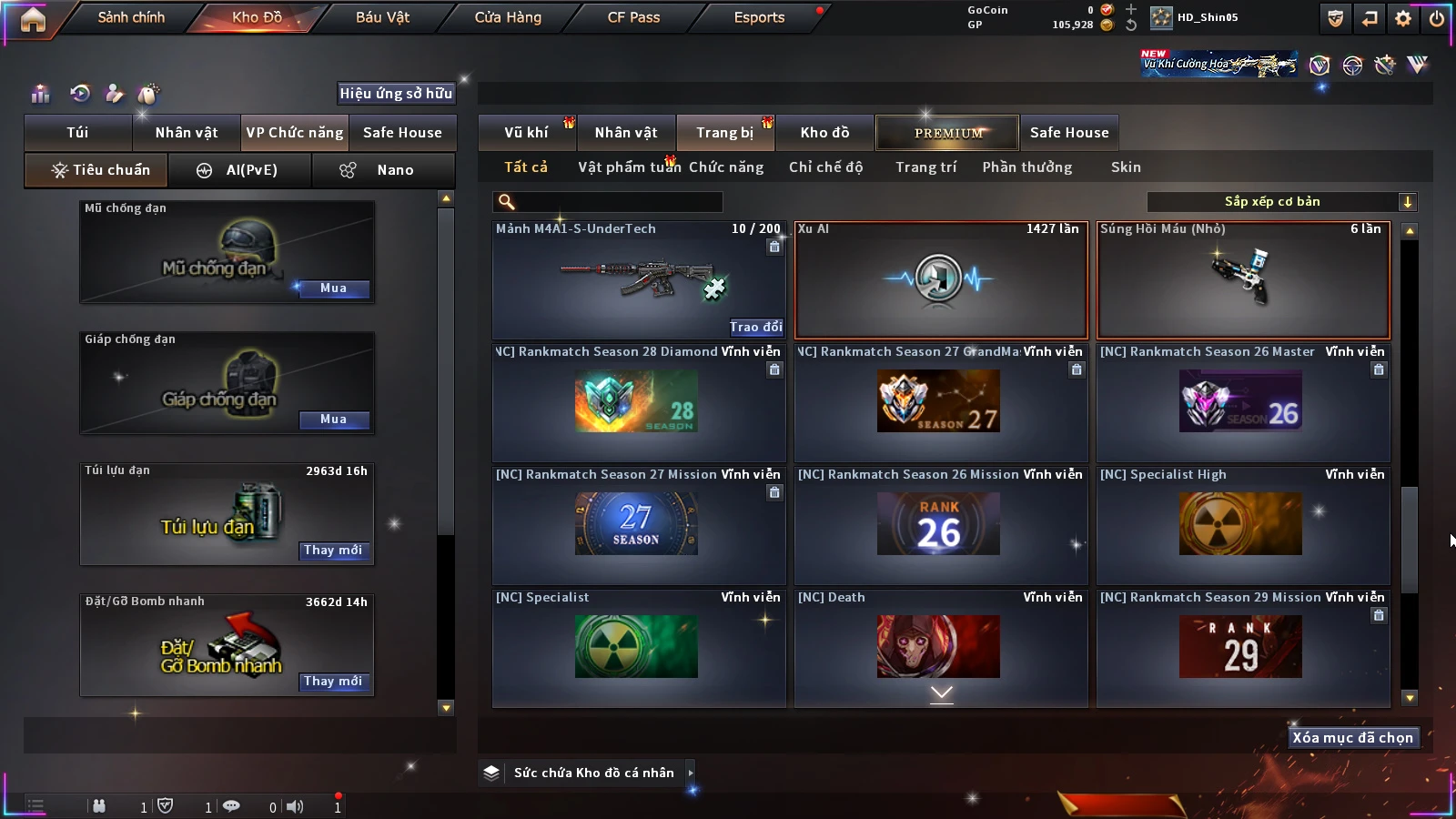Select the Súng Hồi Máu (Nhỏ) item

1243,280
